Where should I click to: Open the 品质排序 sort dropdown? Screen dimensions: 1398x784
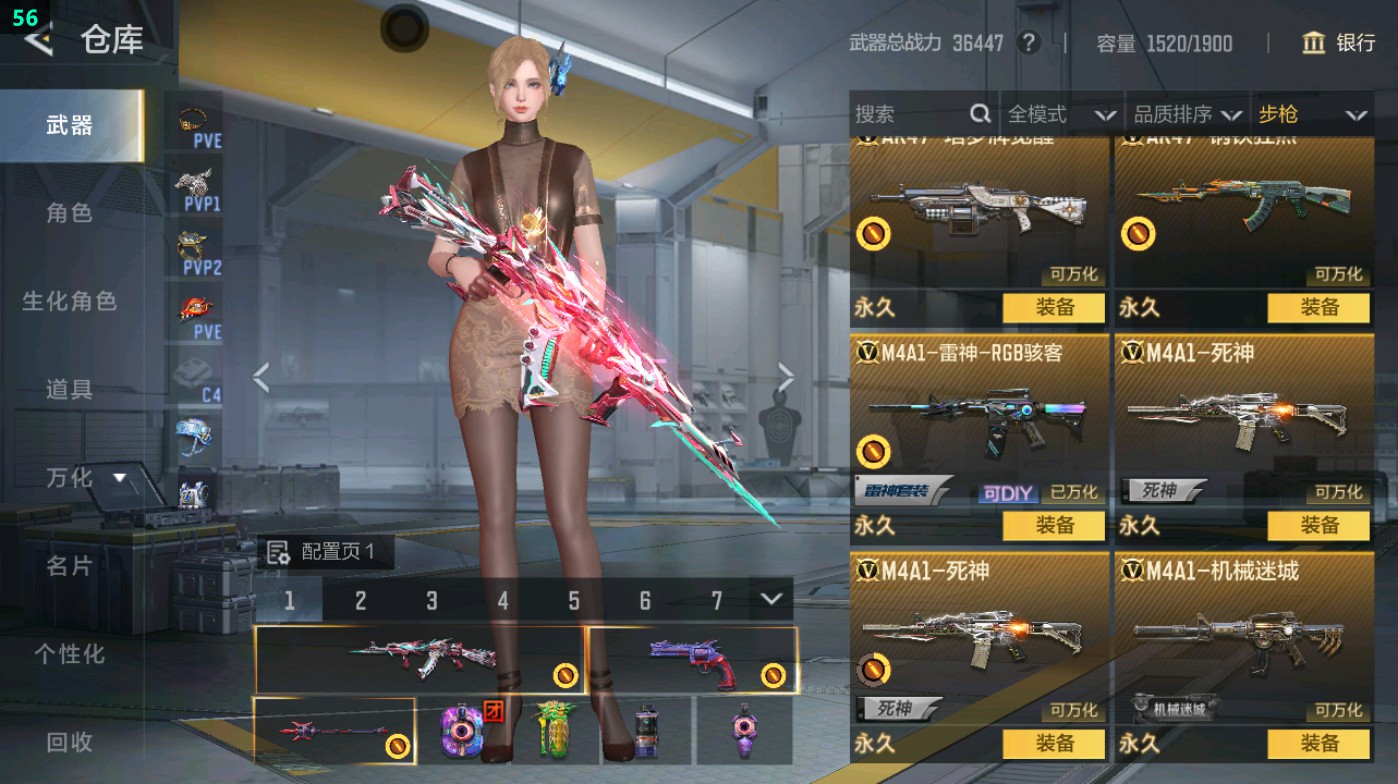[1188, 114]
